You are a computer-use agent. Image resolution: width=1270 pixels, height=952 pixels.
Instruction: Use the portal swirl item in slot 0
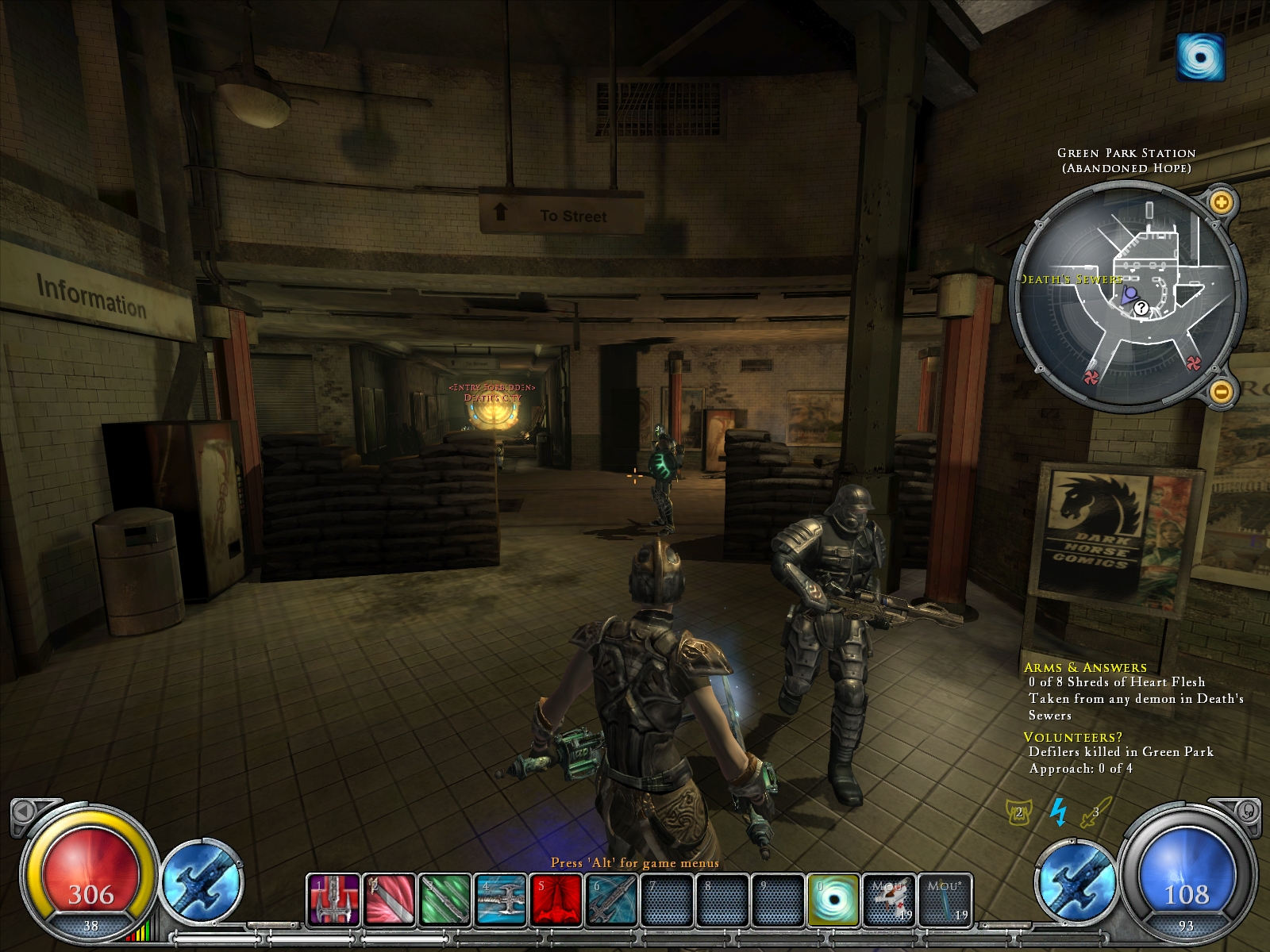(x=834, y=900)
